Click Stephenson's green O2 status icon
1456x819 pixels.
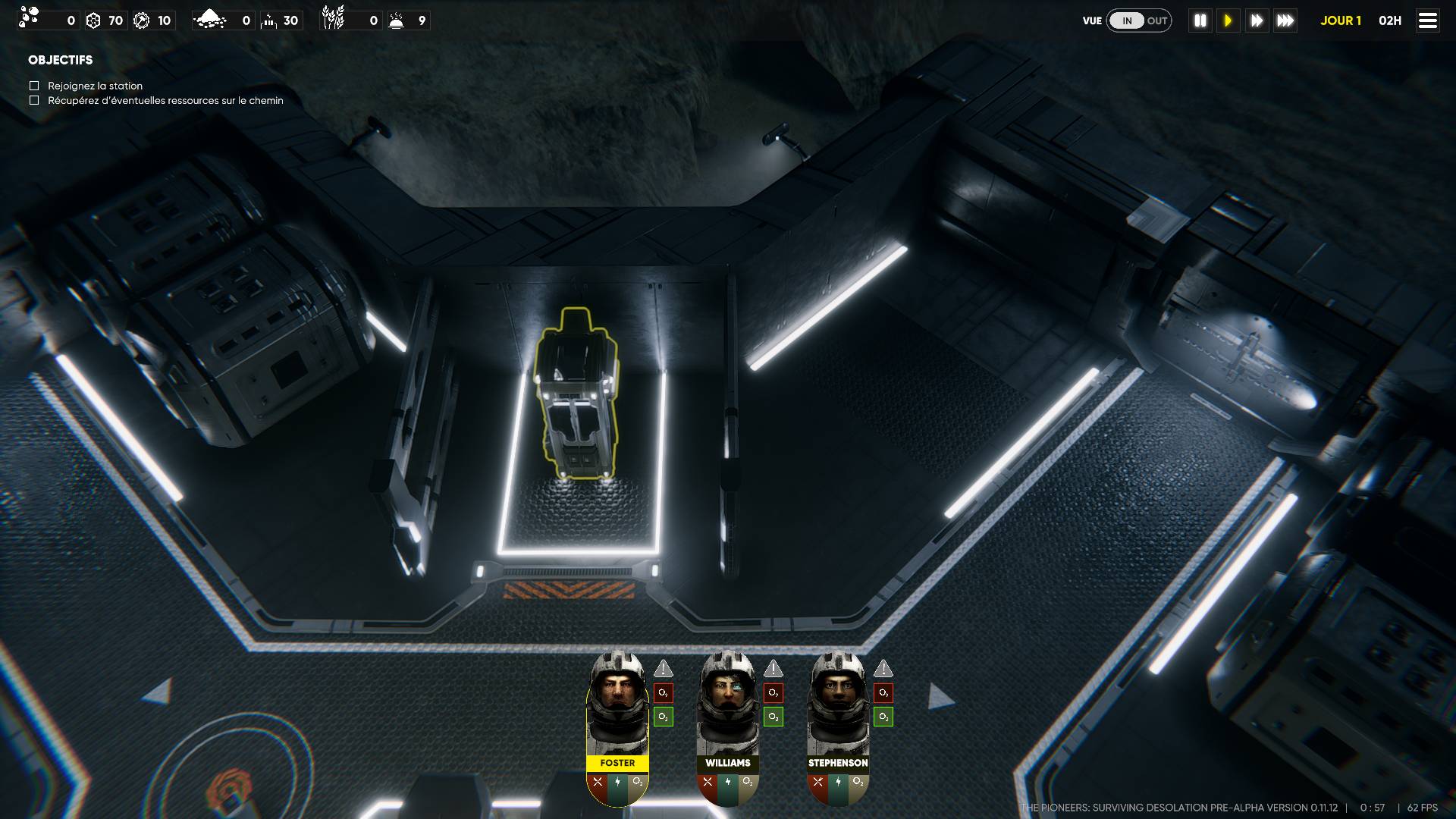[x=883, y=717]
